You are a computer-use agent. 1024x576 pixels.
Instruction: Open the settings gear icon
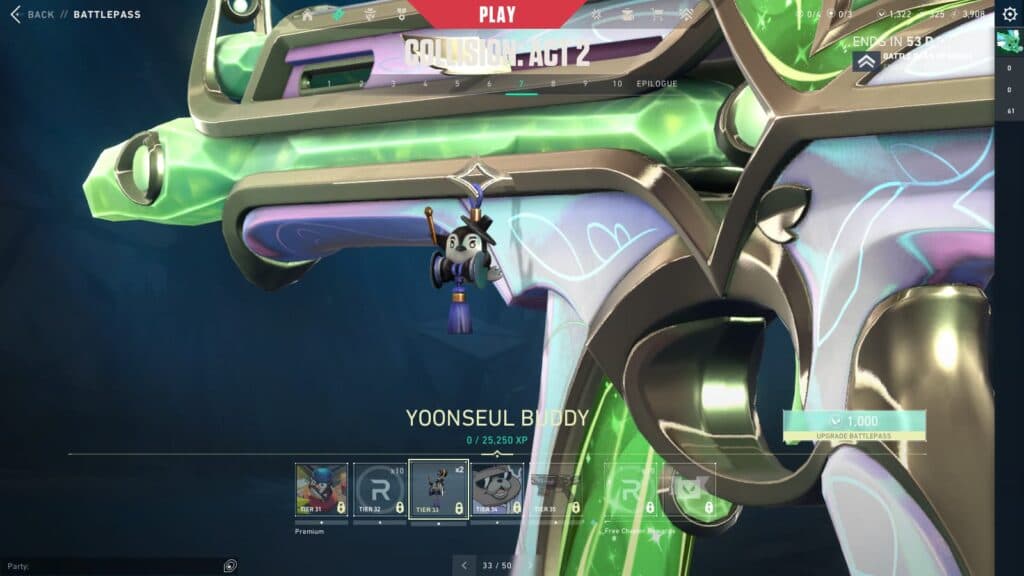click(x=1009, y=14)
